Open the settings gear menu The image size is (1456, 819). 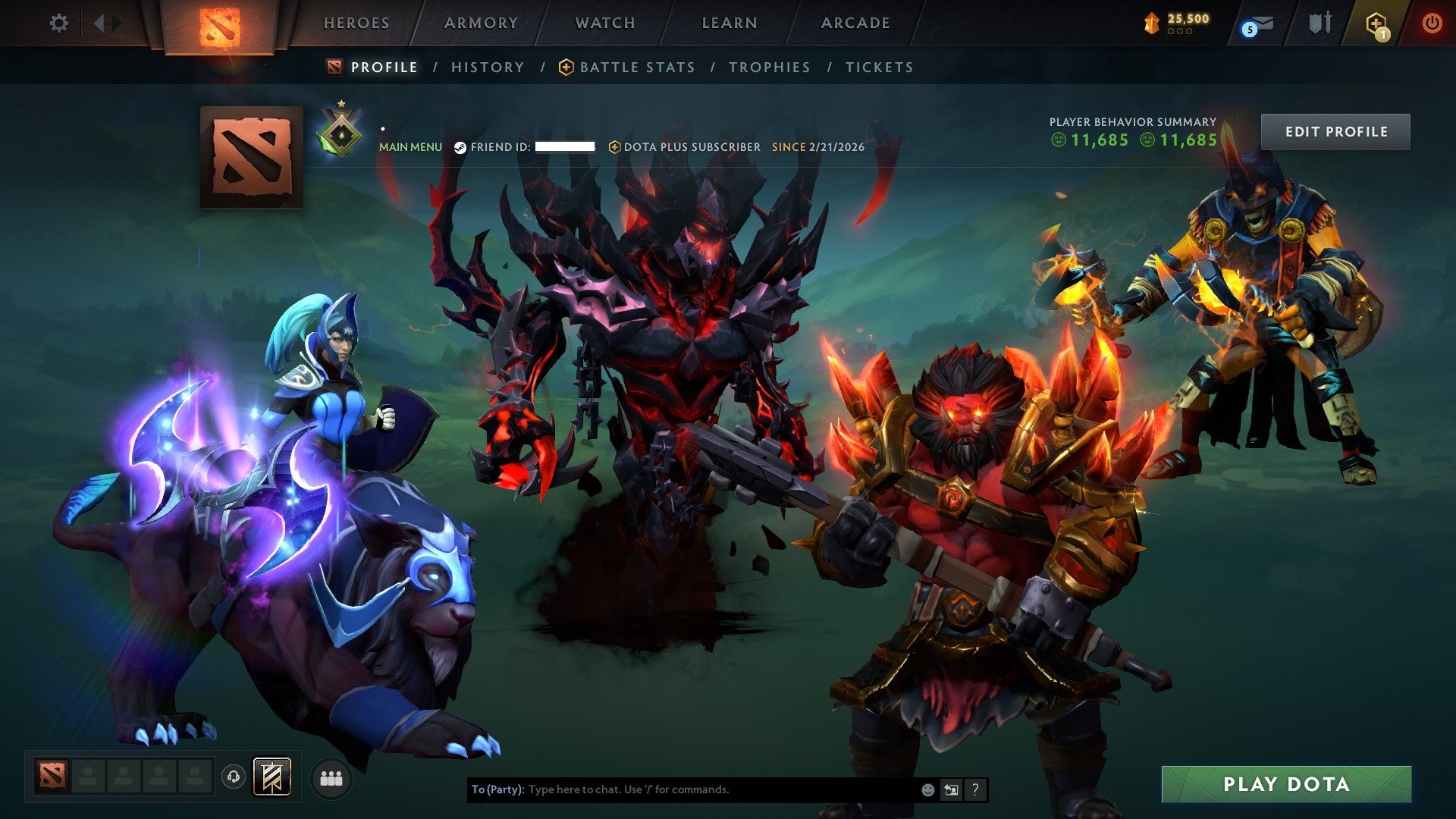click(x=58, y=23)
